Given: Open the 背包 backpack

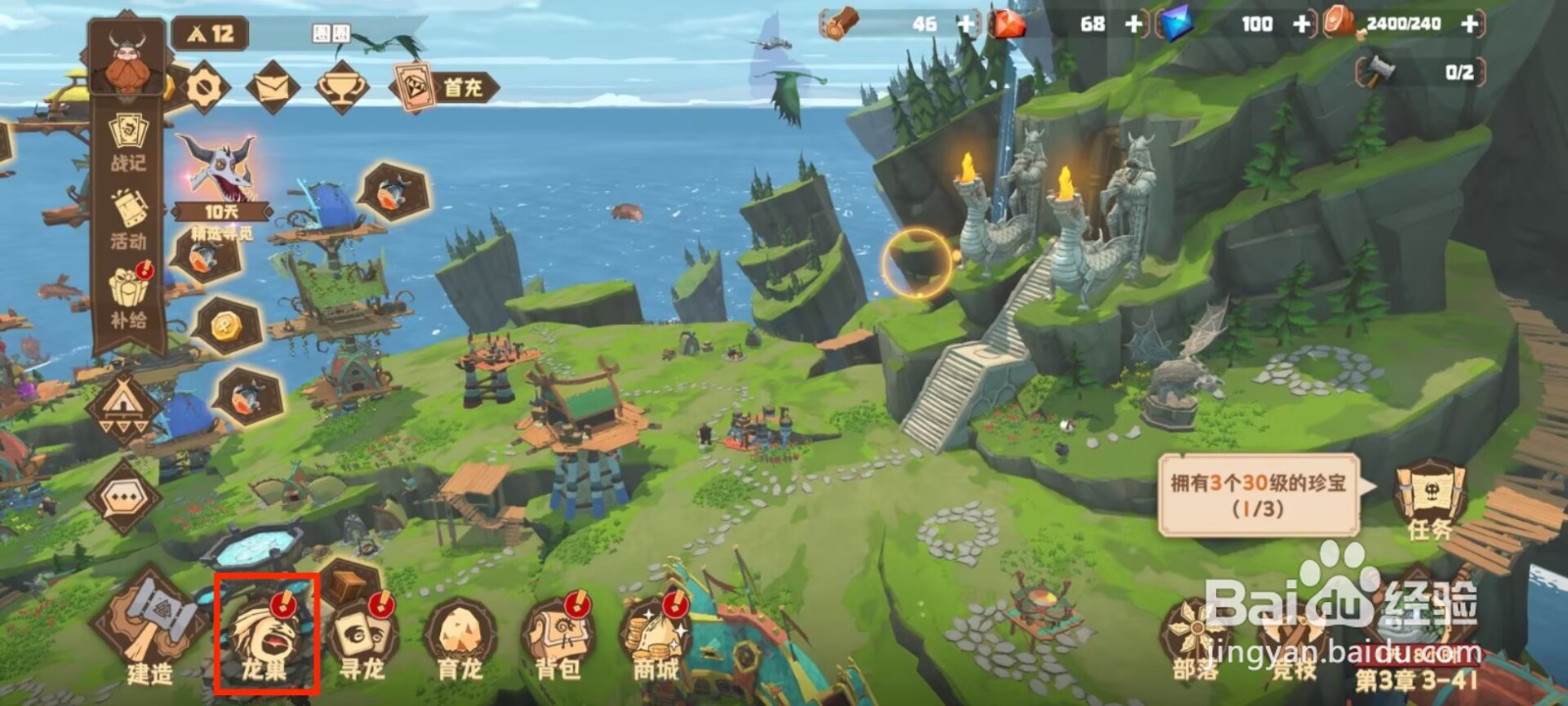Looking at the screenshot, I should tap(558, 638).
